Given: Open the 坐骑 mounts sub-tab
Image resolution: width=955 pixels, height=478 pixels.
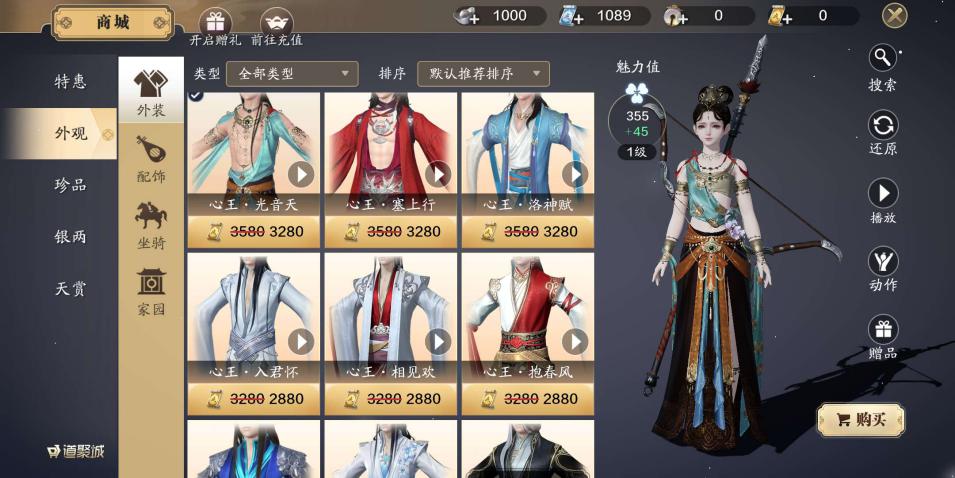Looking at the screenshot, I should coord(151,225).
